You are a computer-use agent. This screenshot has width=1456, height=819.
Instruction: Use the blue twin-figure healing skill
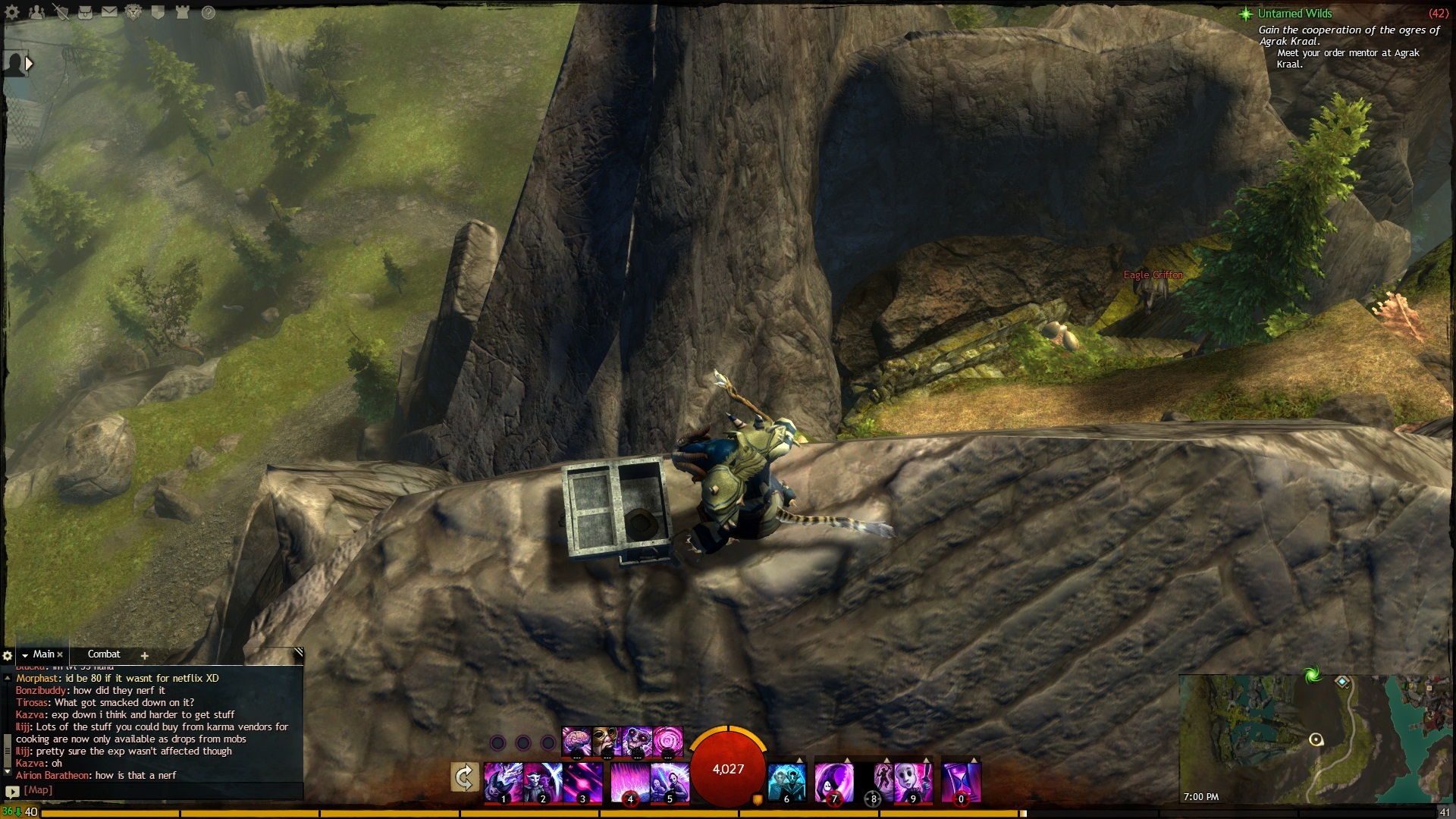tap(786, 782)
